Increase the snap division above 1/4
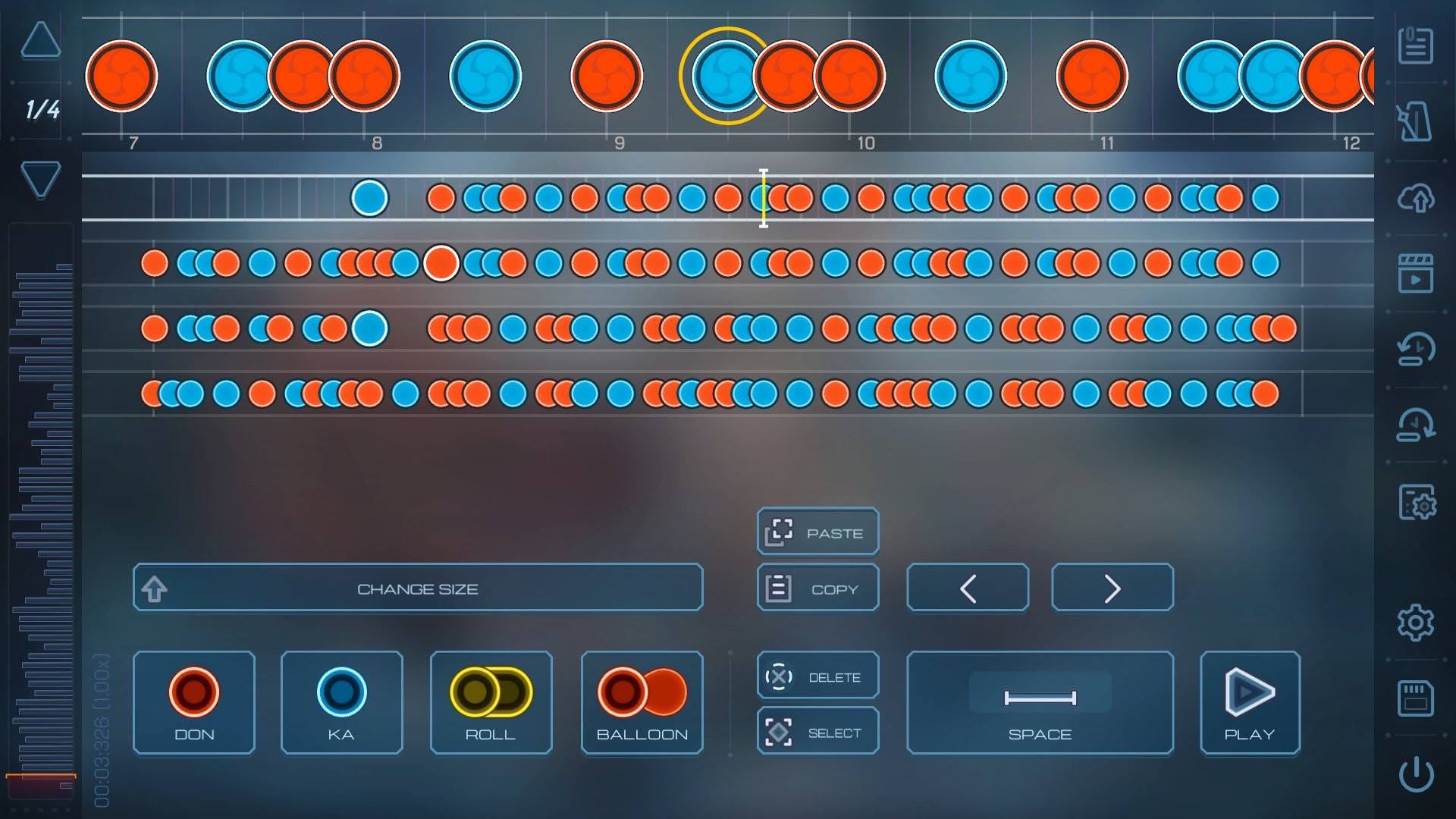1456x819 pixels. click(x=42, y=42)
